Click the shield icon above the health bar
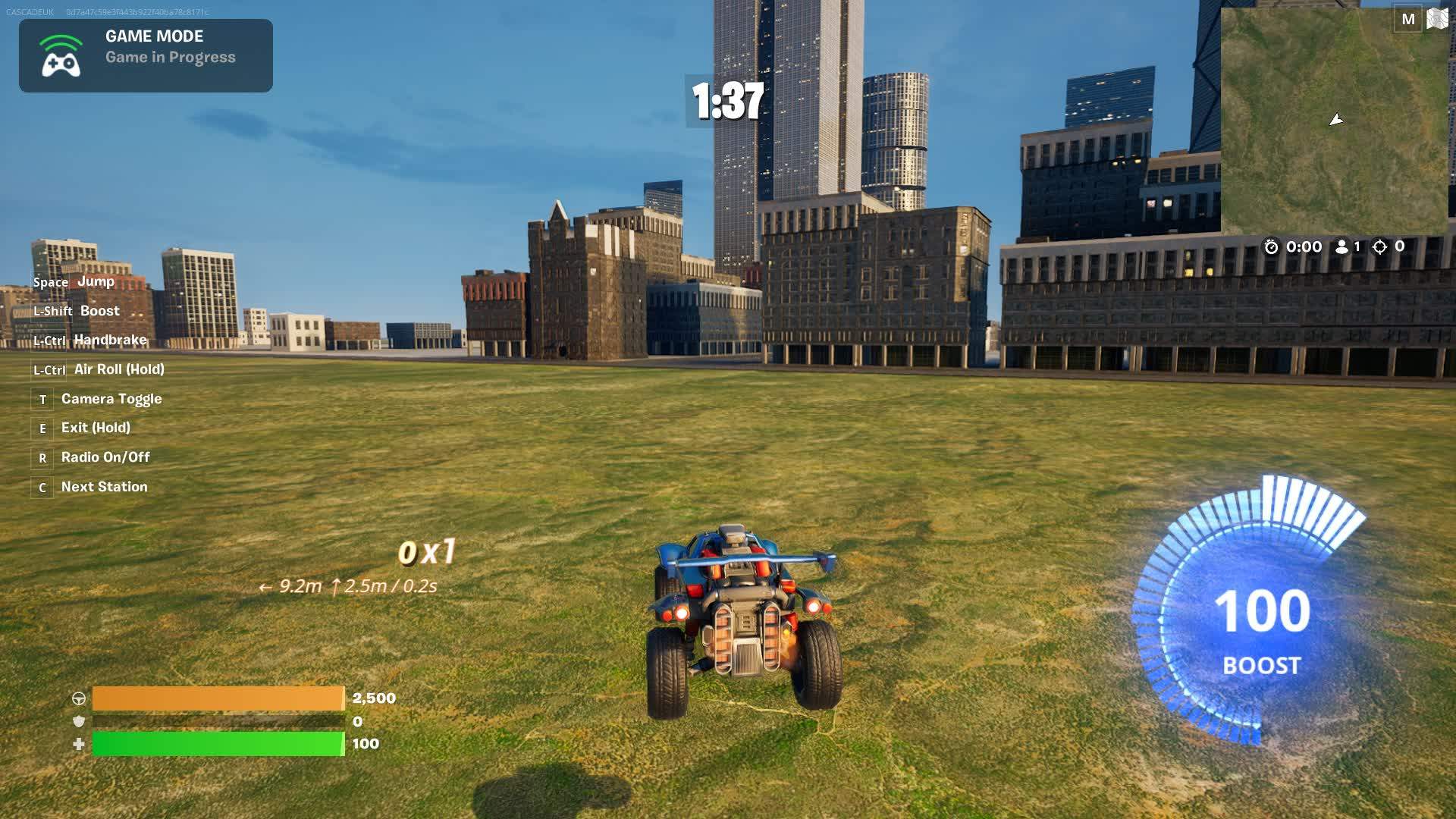 (78, 723)
